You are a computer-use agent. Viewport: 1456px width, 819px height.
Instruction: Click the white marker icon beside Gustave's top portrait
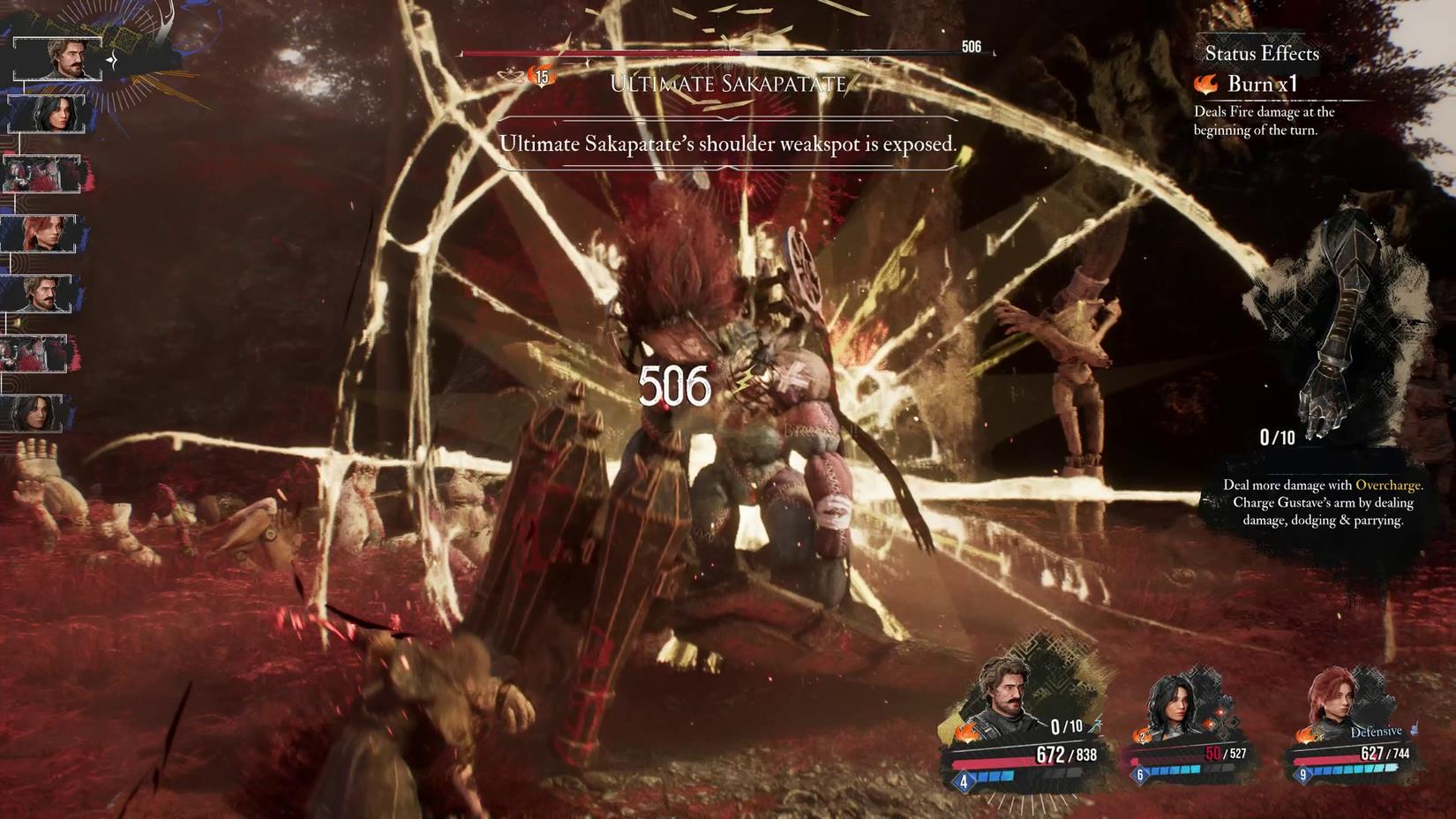pyautogui.click(x=112, y=59)
